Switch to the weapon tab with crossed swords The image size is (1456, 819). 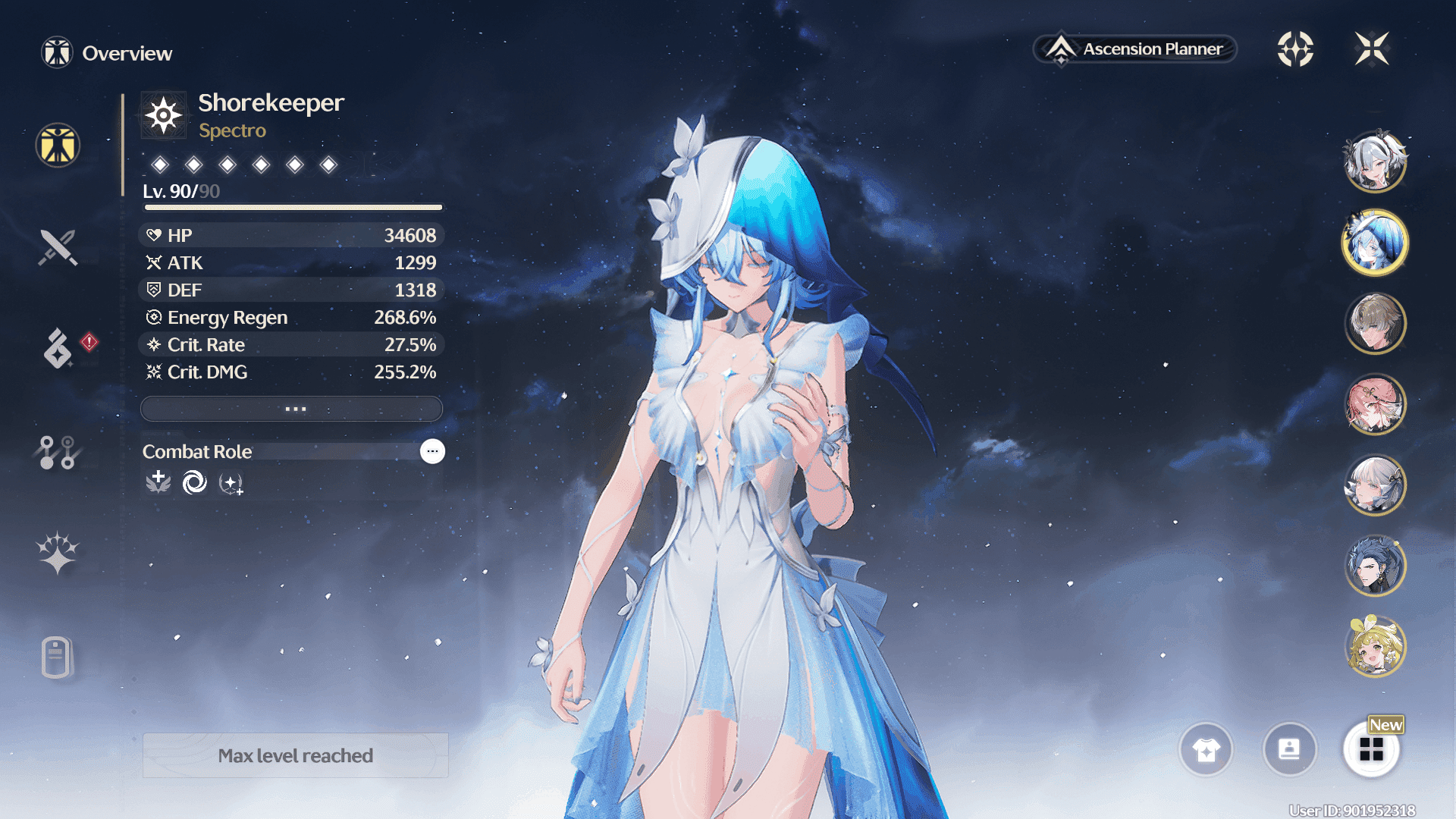click(x=58, y=247)
